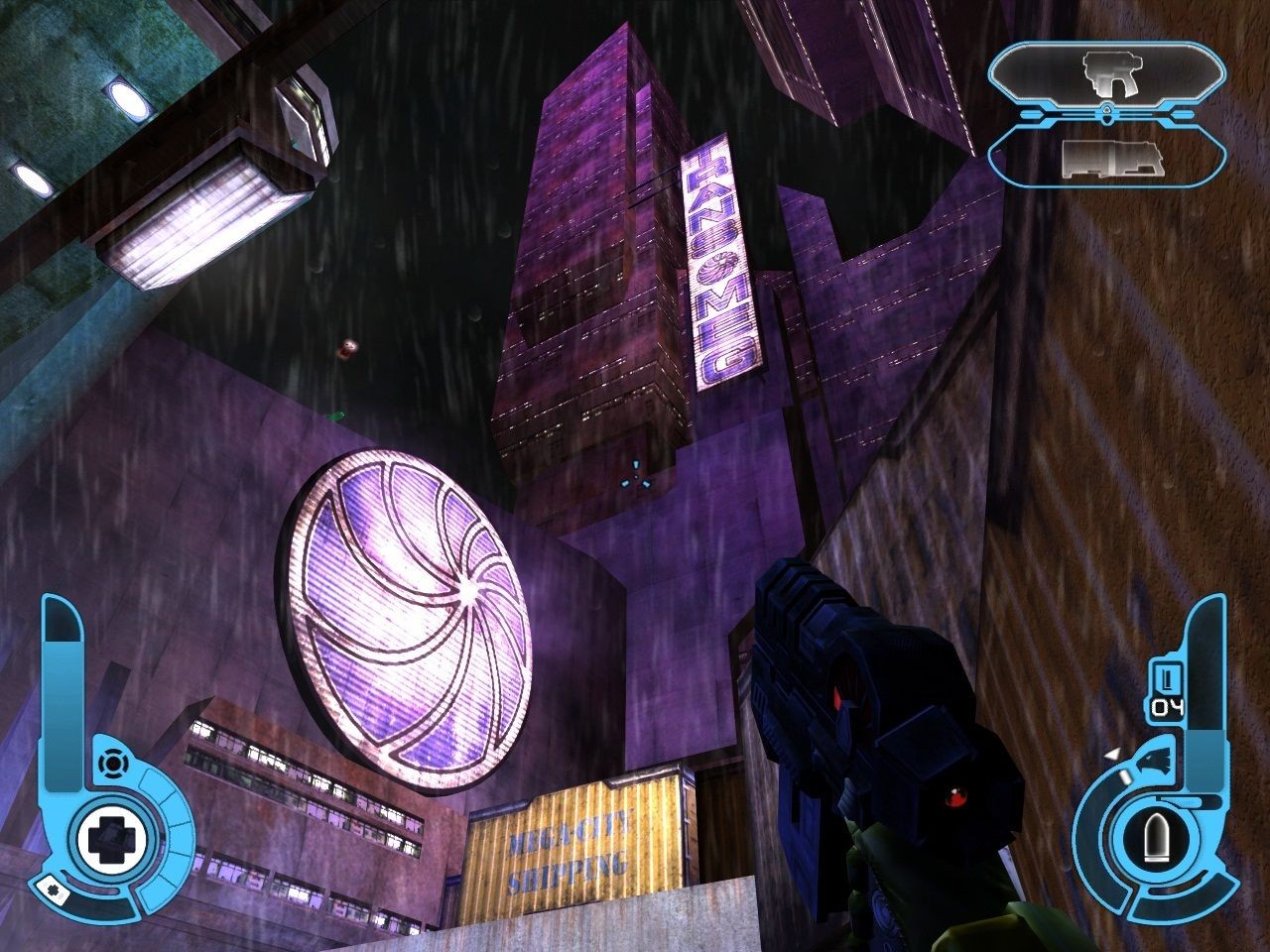Click the circular target icon above health

tap(112, 764)
